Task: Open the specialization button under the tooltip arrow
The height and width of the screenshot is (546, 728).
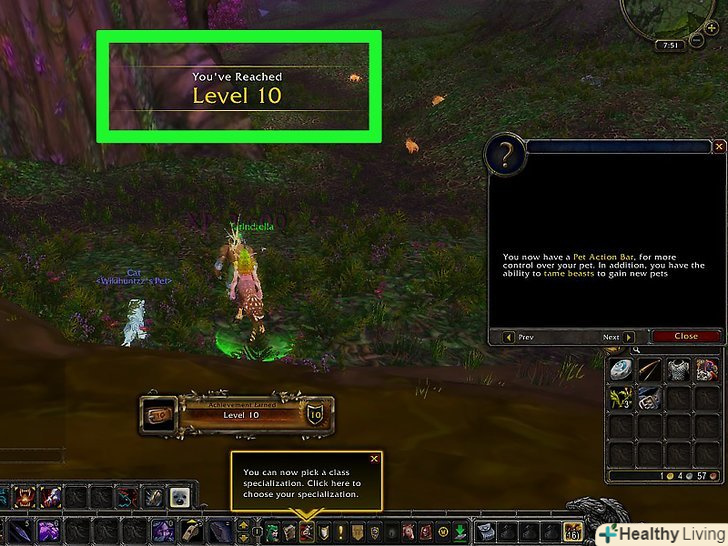Action: tap(306, 530)
